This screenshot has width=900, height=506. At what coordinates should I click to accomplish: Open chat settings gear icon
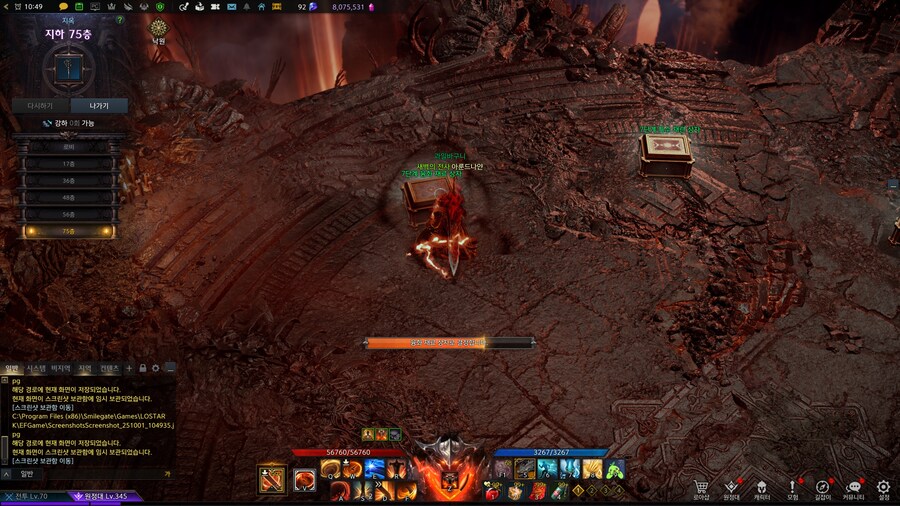(156, 368)
